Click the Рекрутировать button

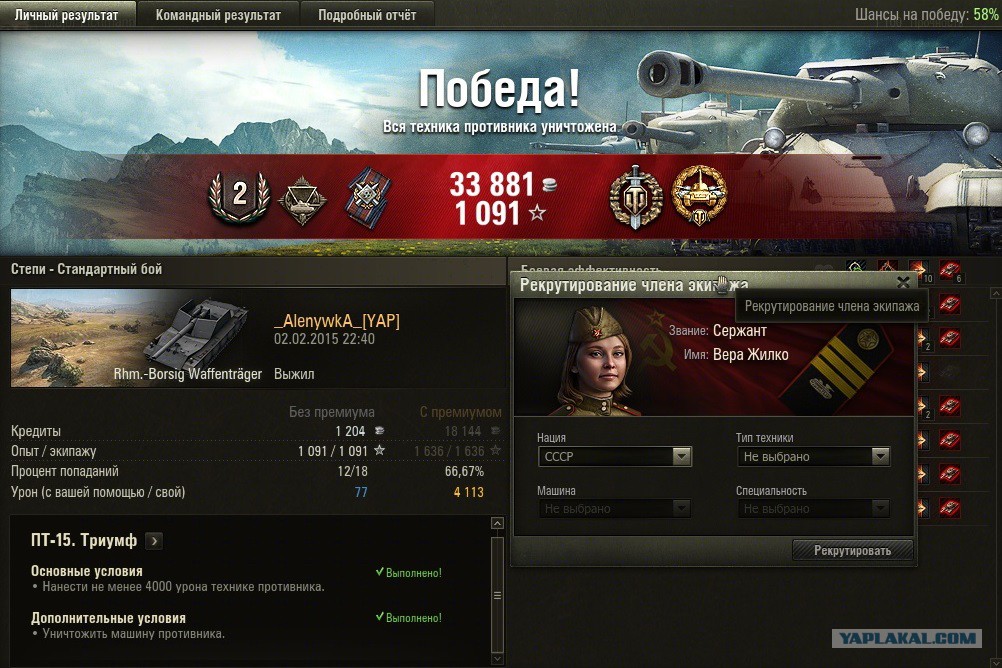coord(852,551)
